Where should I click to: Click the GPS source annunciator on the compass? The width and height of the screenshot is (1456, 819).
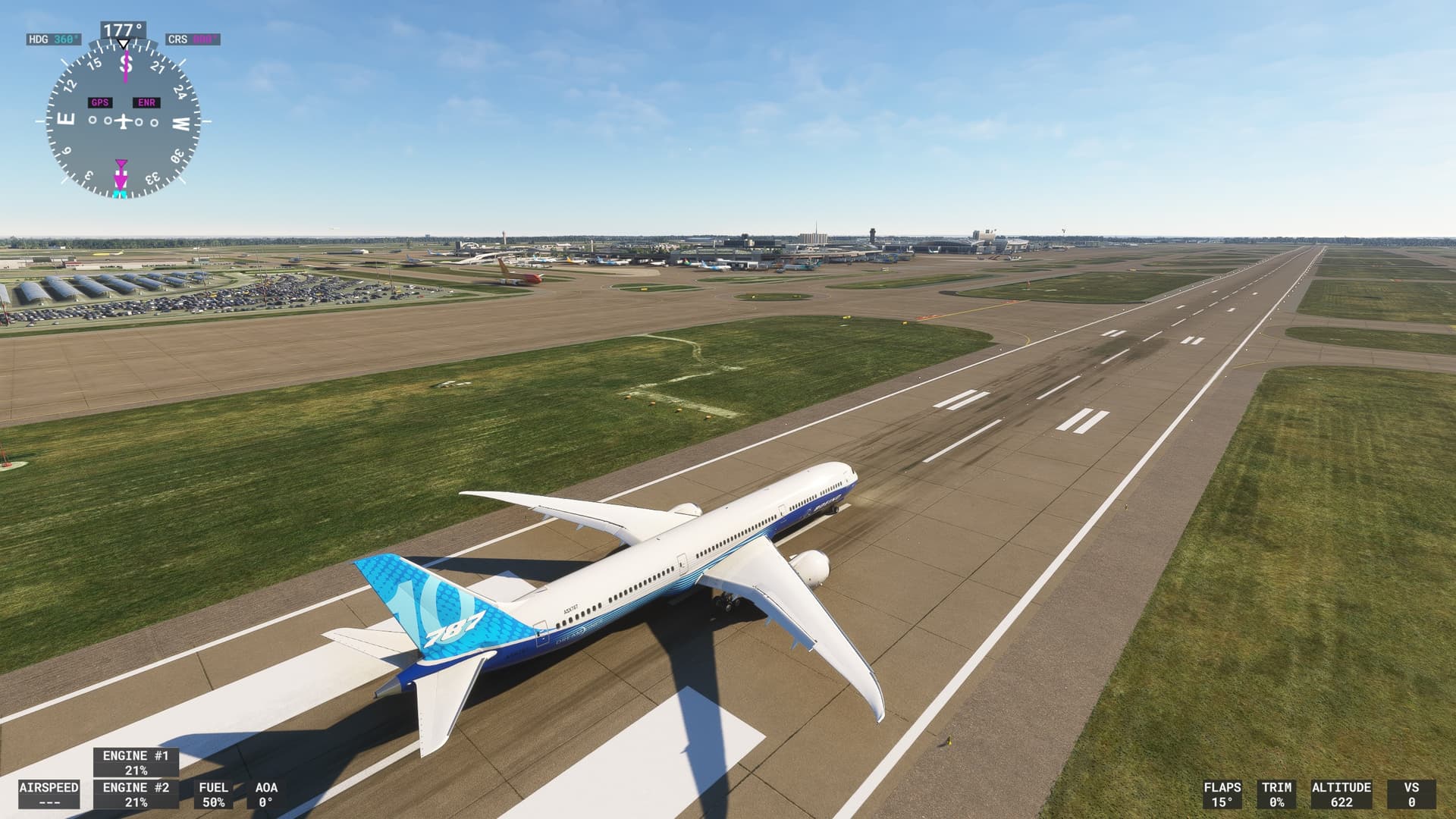99,101
